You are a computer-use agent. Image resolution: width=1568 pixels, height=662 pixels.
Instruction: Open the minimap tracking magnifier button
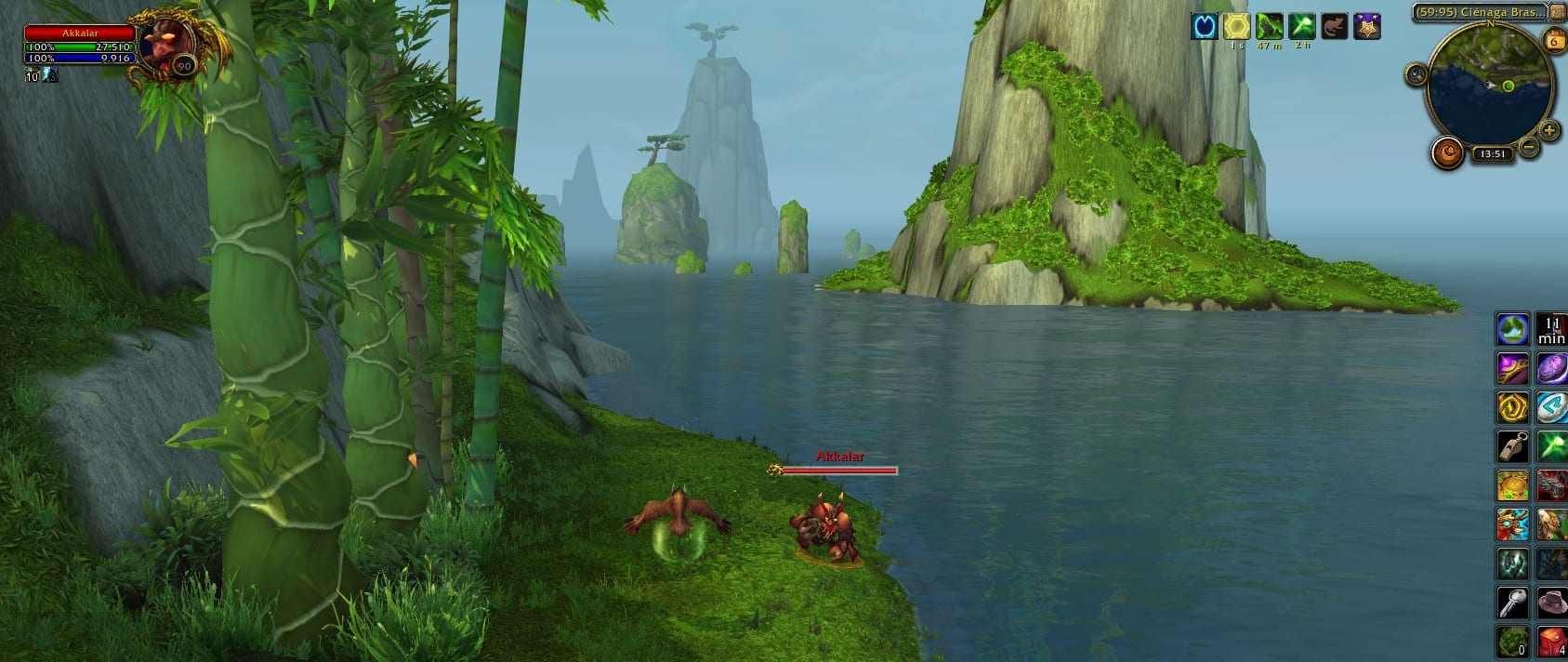pyautogui.click(x=1416, y=74)
